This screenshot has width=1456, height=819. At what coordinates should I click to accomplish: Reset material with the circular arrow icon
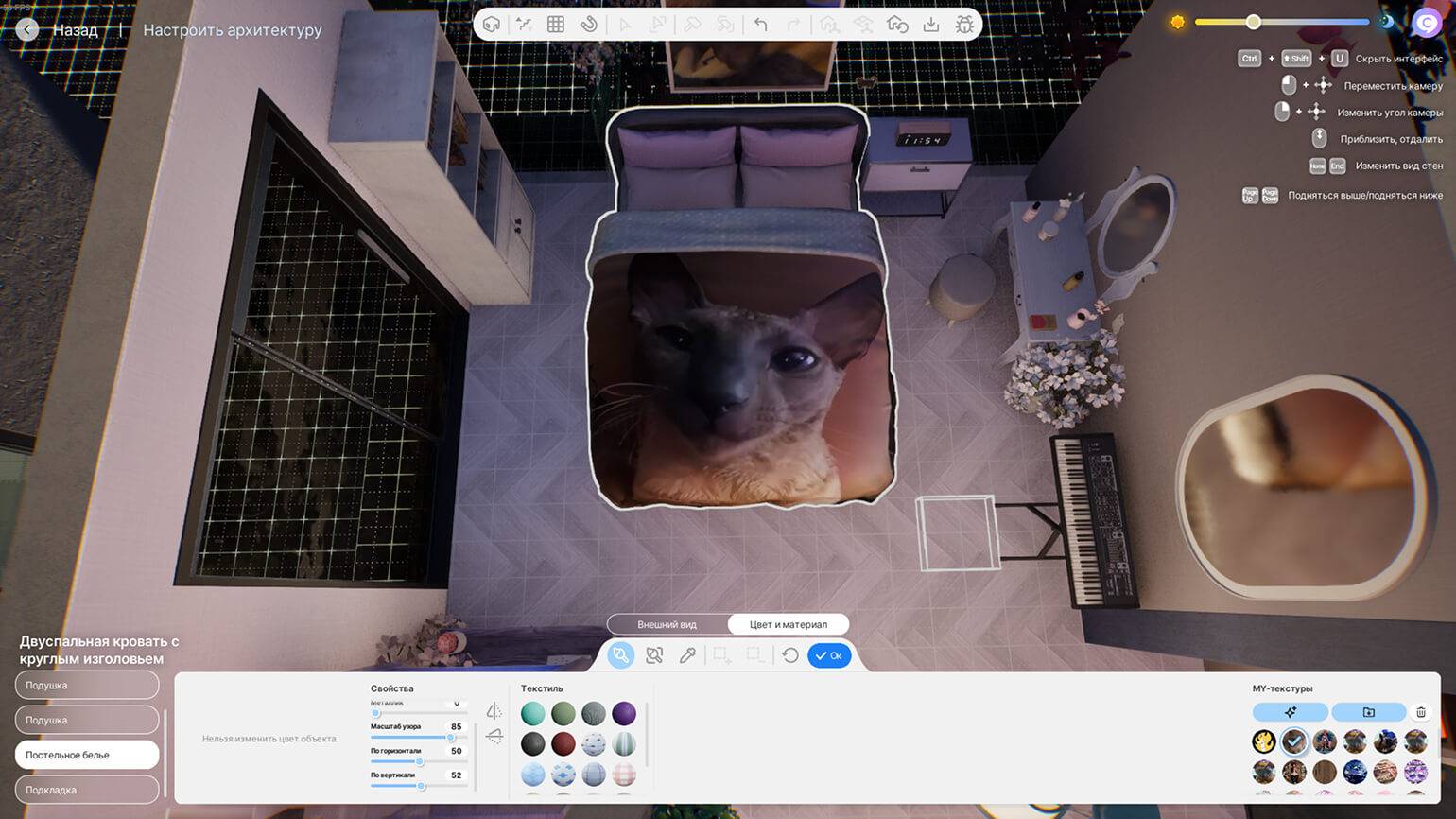tap(790, 655)
